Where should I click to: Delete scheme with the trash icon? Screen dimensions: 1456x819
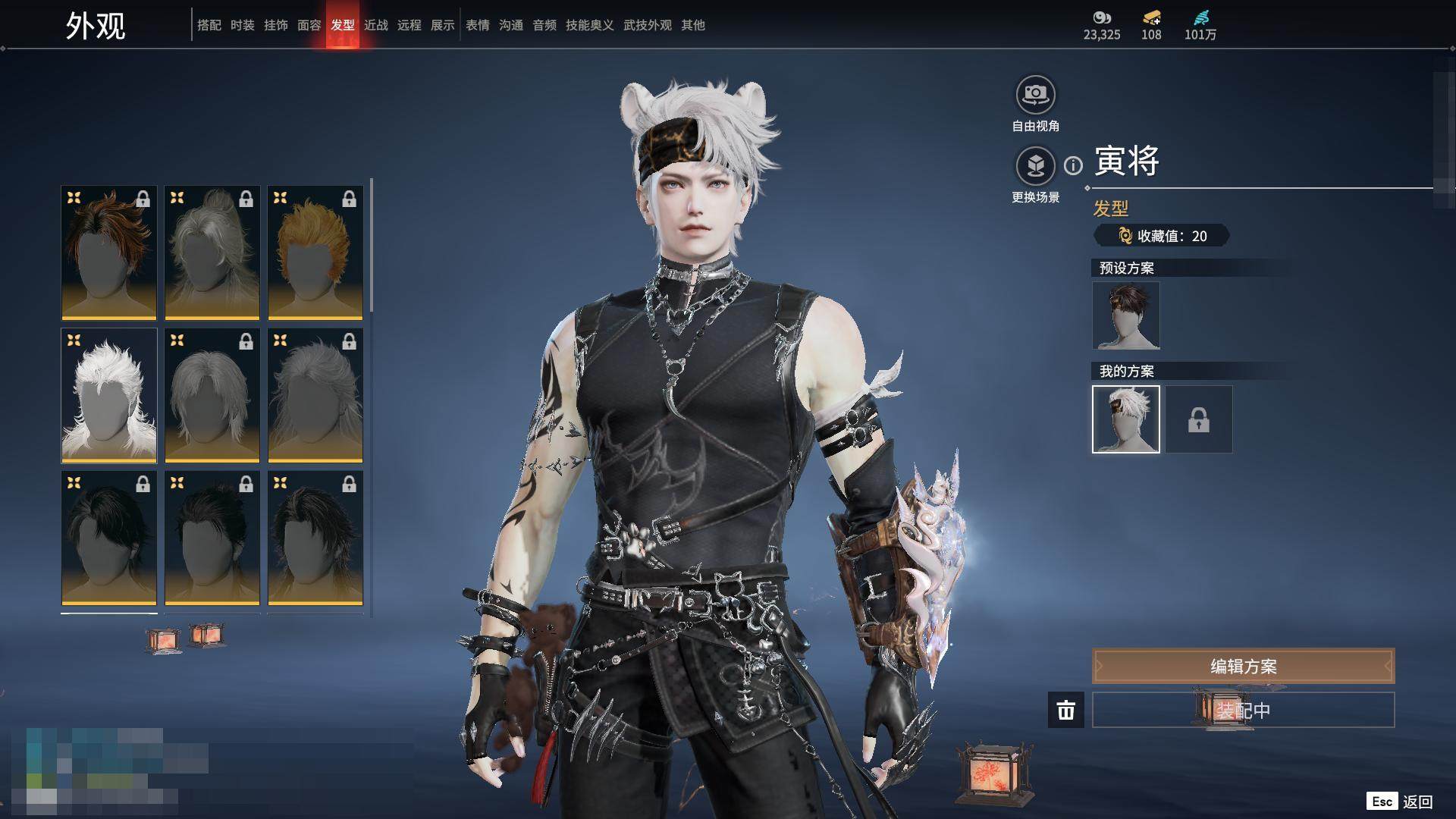1066,711
